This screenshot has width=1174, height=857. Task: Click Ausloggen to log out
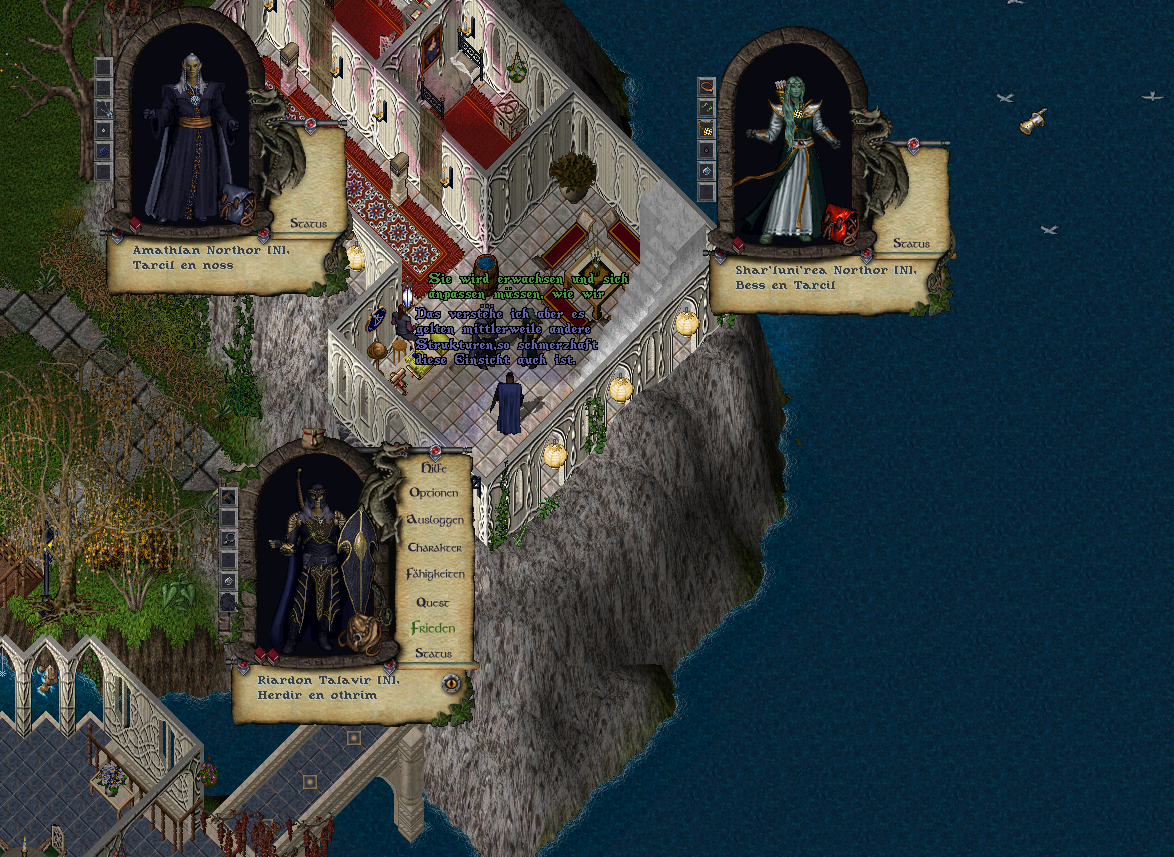tap(434, 520)
